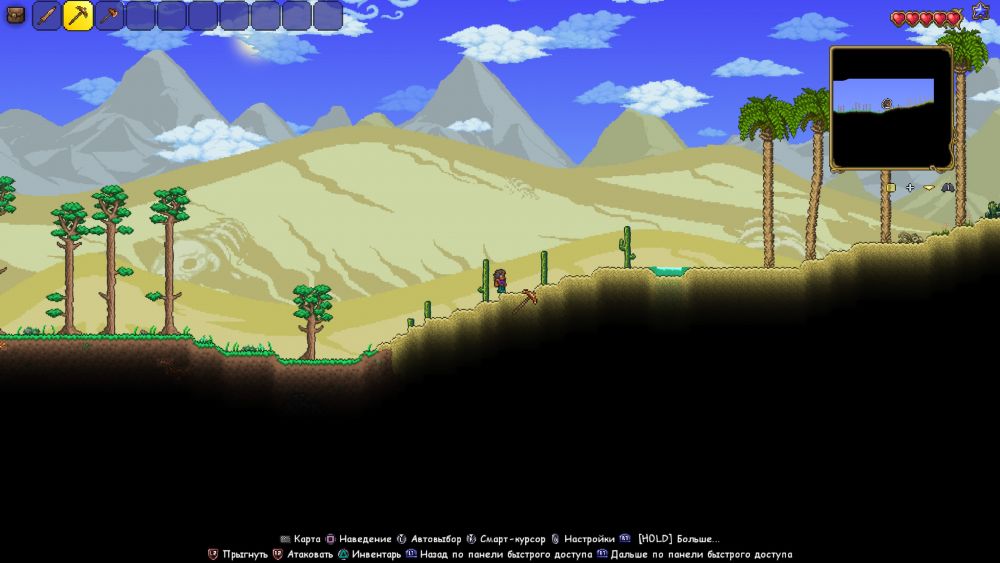Choose the copper axe hotbar slot
This screenshot has width=1000, height=563.
click(109, 16)
